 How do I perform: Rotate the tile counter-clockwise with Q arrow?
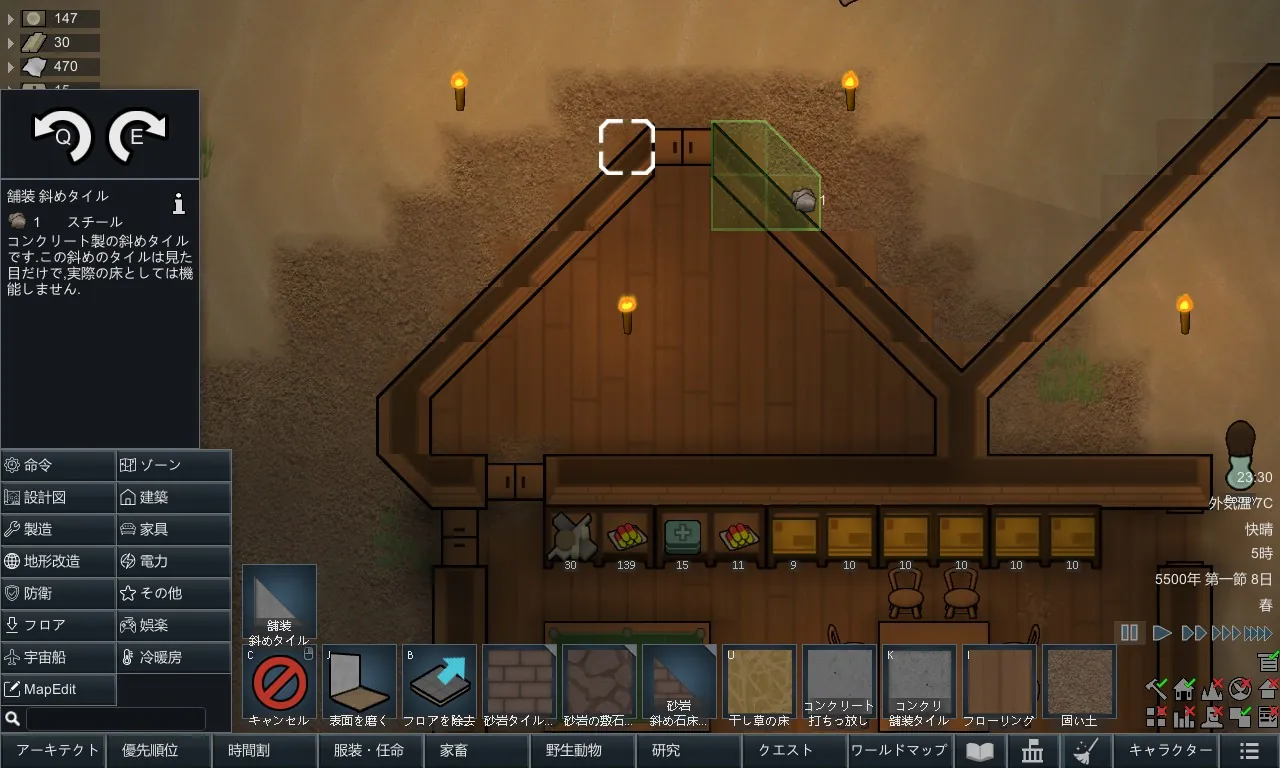[x=62, y=135]
